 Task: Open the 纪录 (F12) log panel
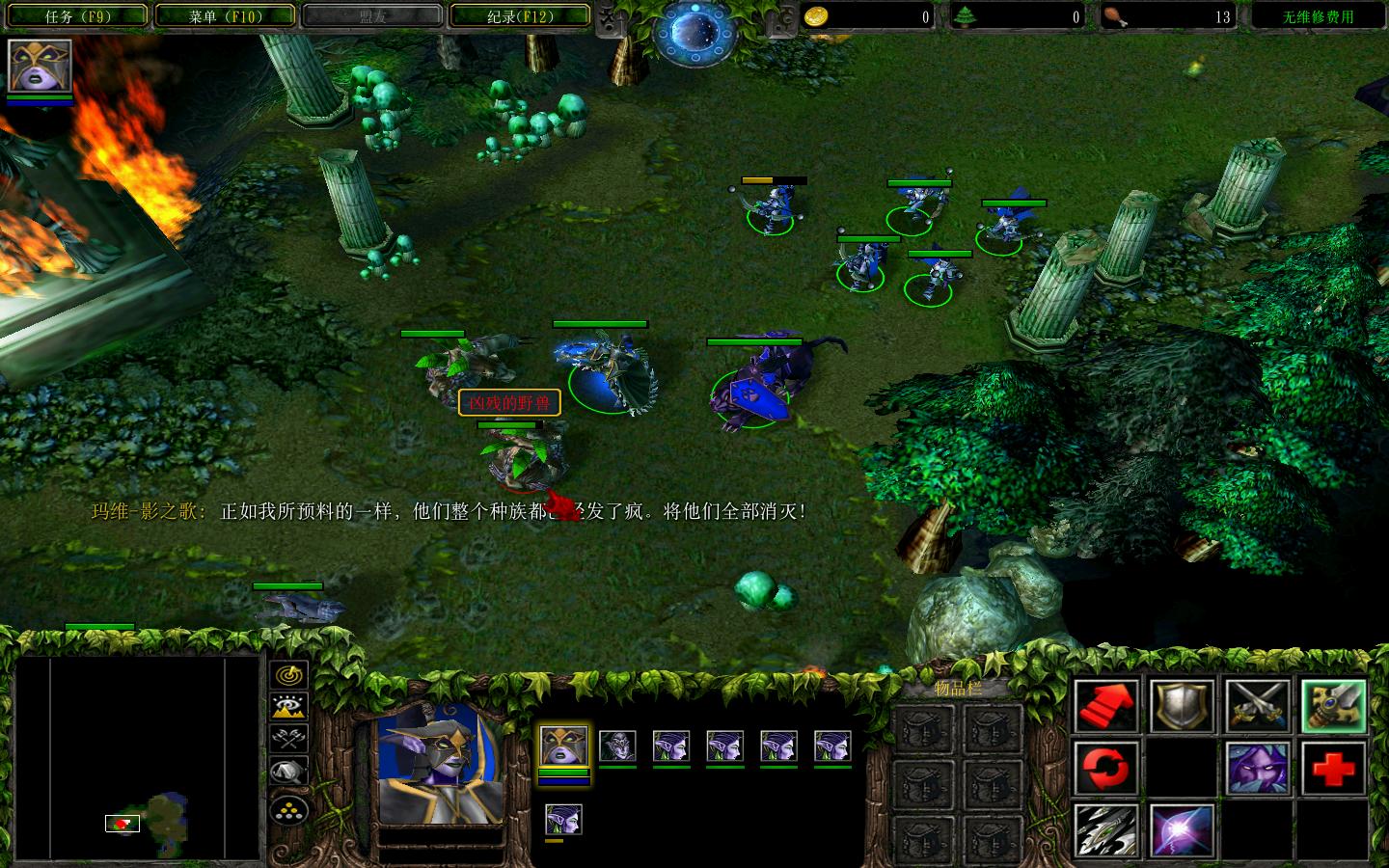coord(521,15)
